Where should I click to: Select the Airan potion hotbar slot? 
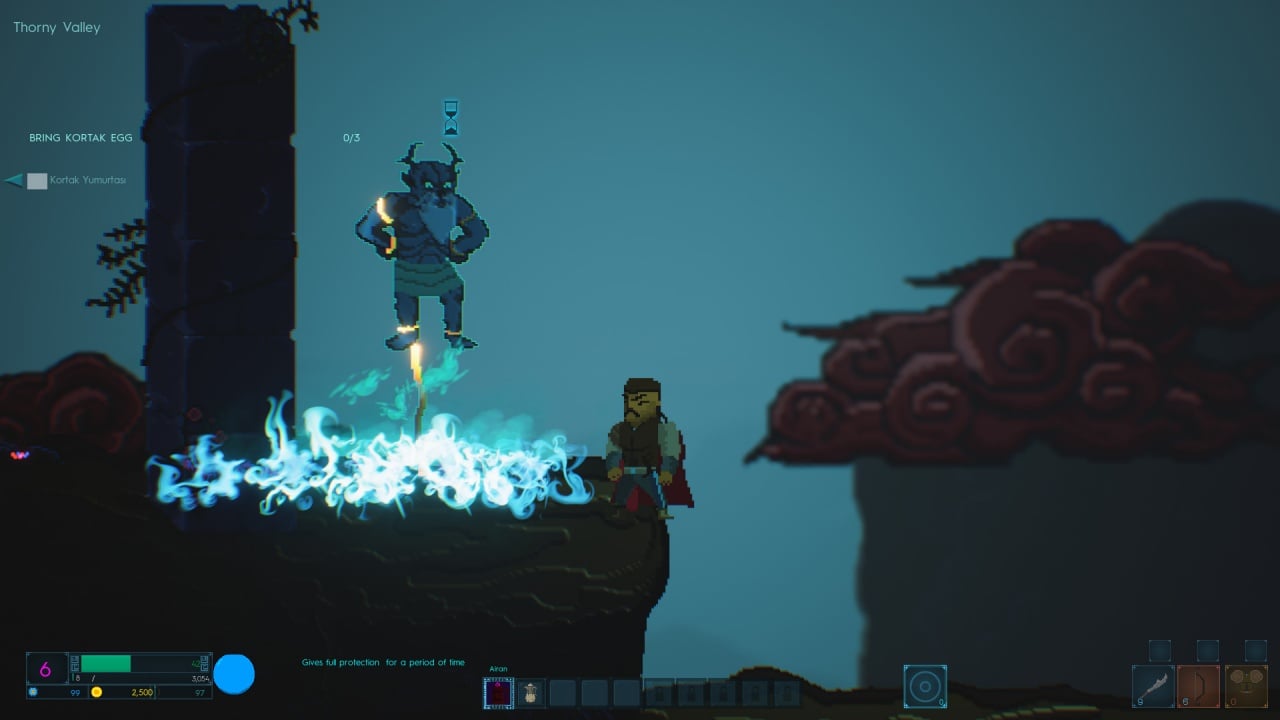tap(498, 692)
